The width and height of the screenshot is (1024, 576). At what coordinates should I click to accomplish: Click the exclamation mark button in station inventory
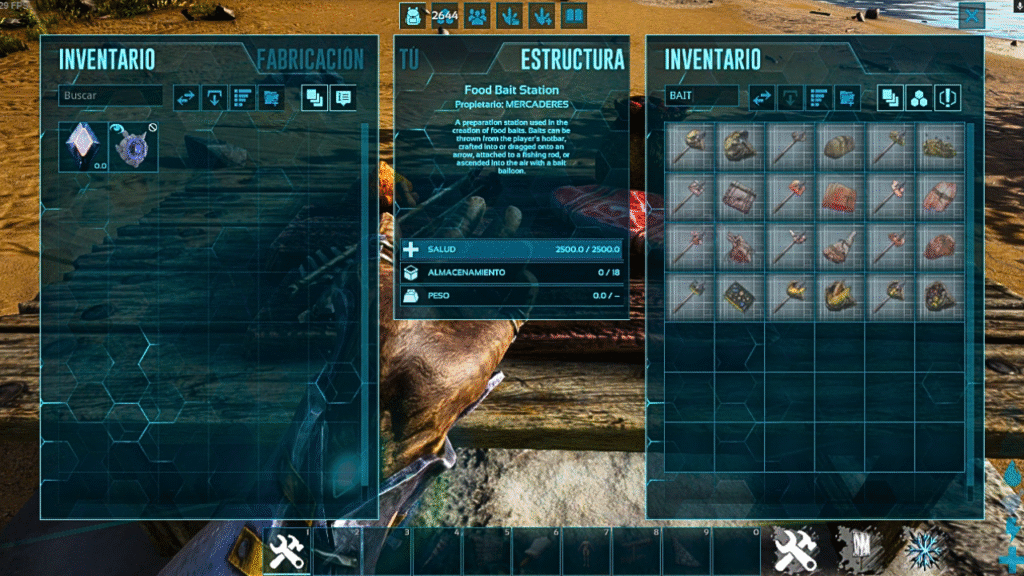pyautogui.click(x=948, y=97)
